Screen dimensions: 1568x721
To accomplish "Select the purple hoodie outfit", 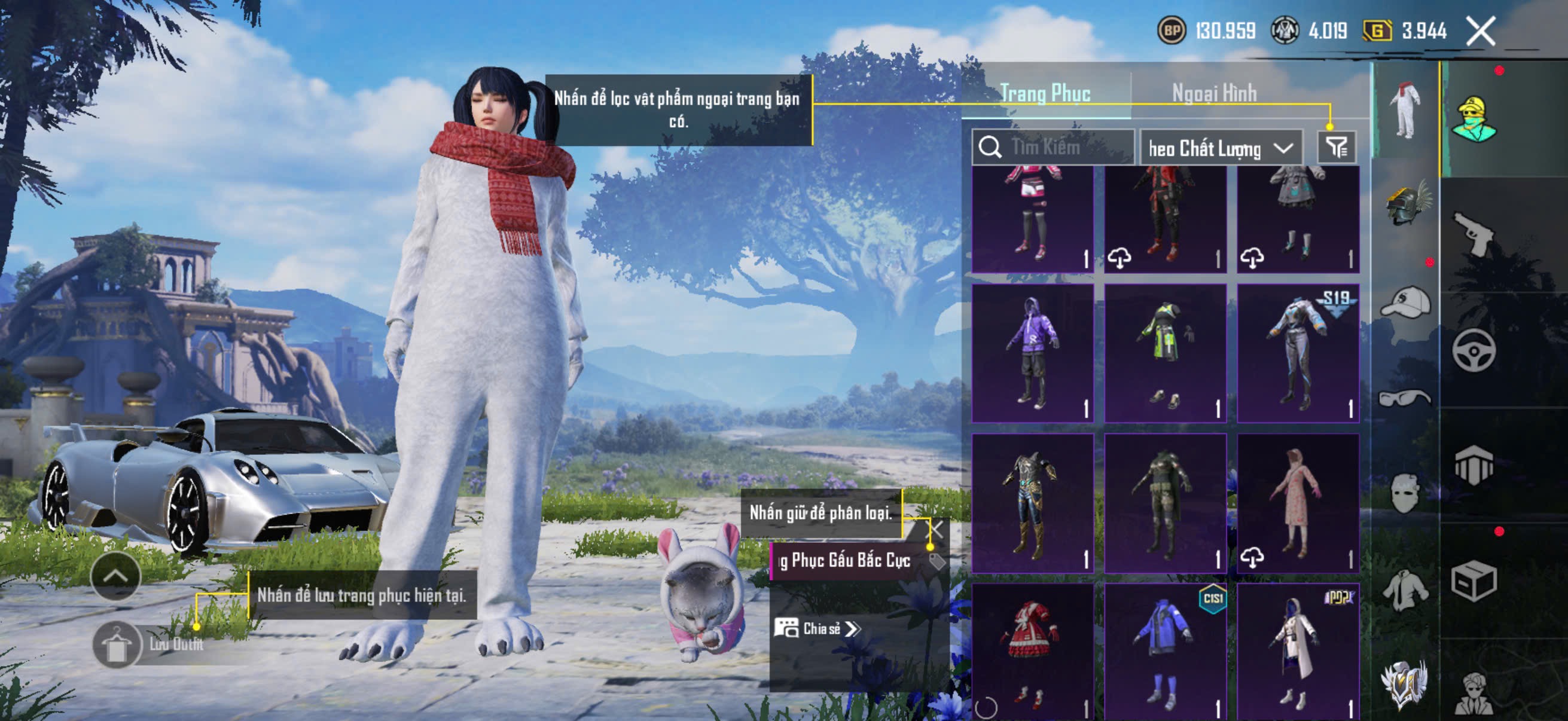I will [1032, 353].
